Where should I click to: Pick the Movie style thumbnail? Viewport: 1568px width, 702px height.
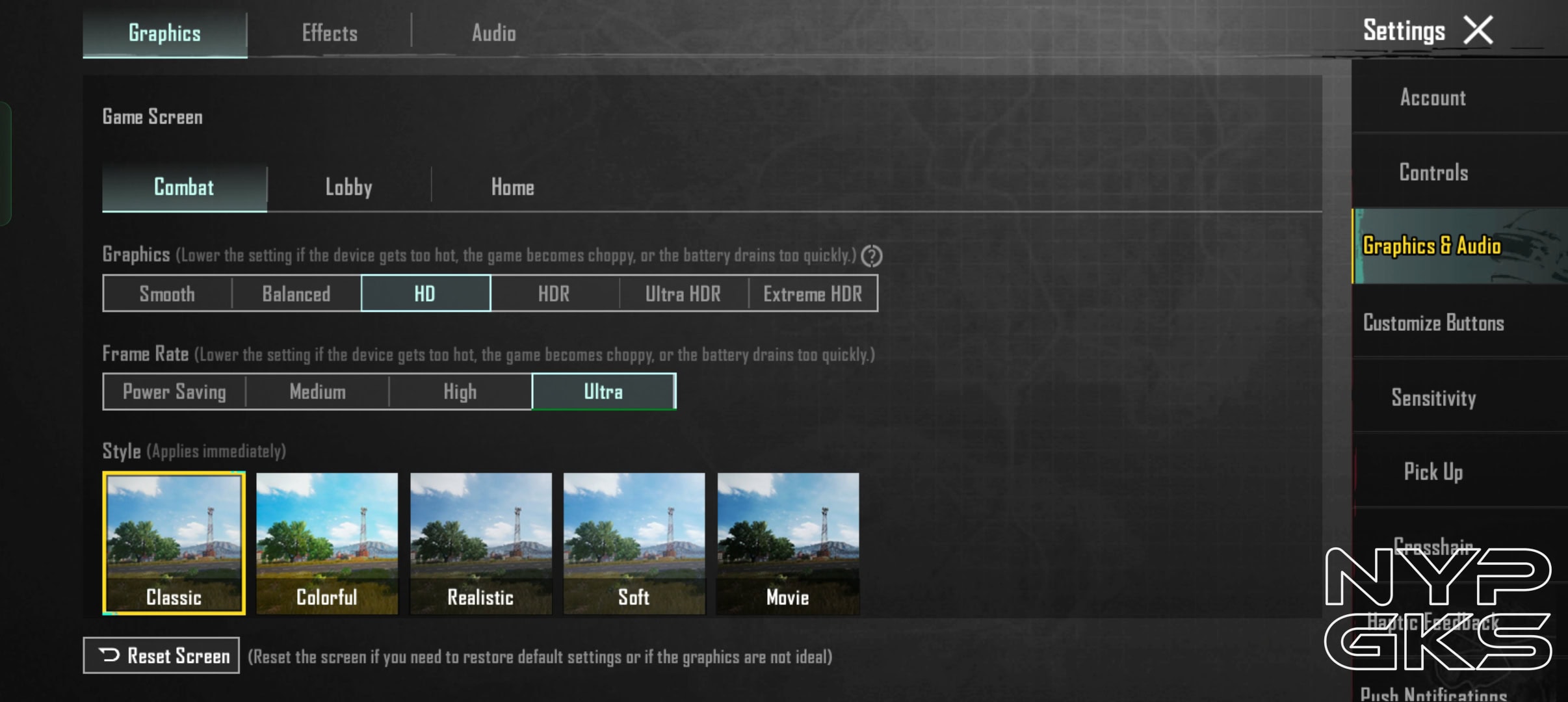pyautogui.click(x=788, y=543)
